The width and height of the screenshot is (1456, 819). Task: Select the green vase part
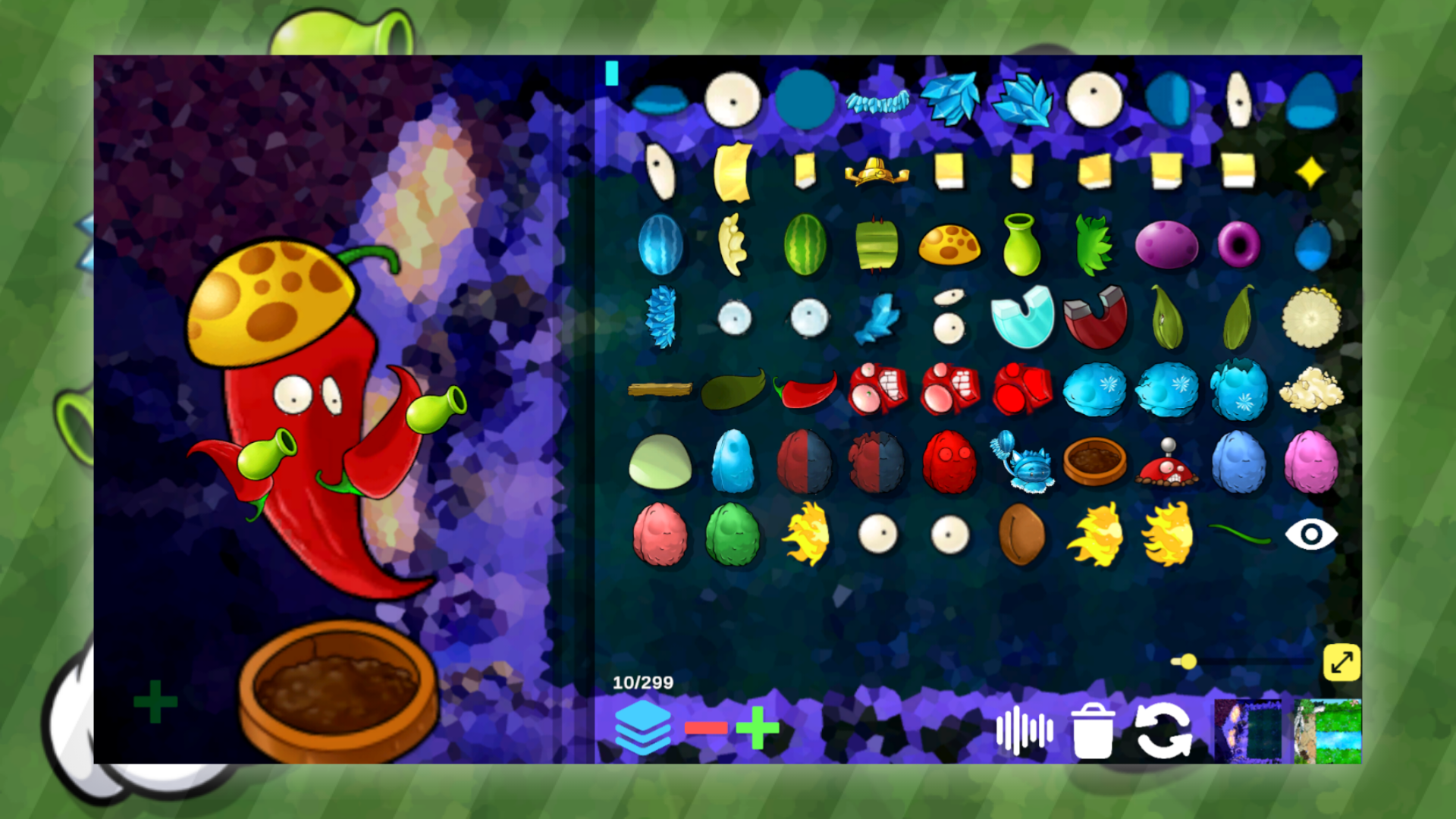pyautogui.click(x=1022, y=243)
